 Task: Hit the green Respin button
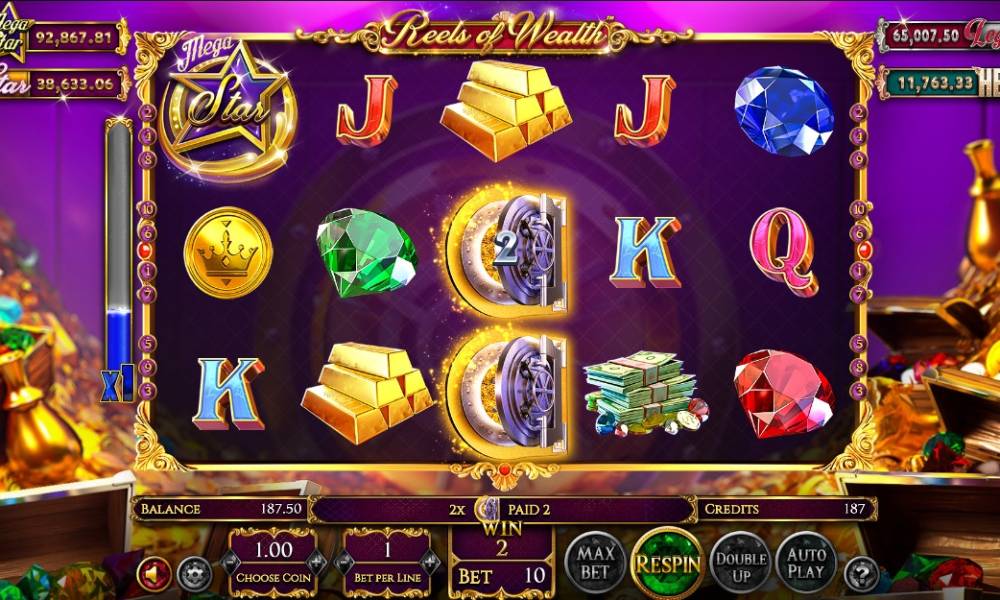(x=665, y=562)
